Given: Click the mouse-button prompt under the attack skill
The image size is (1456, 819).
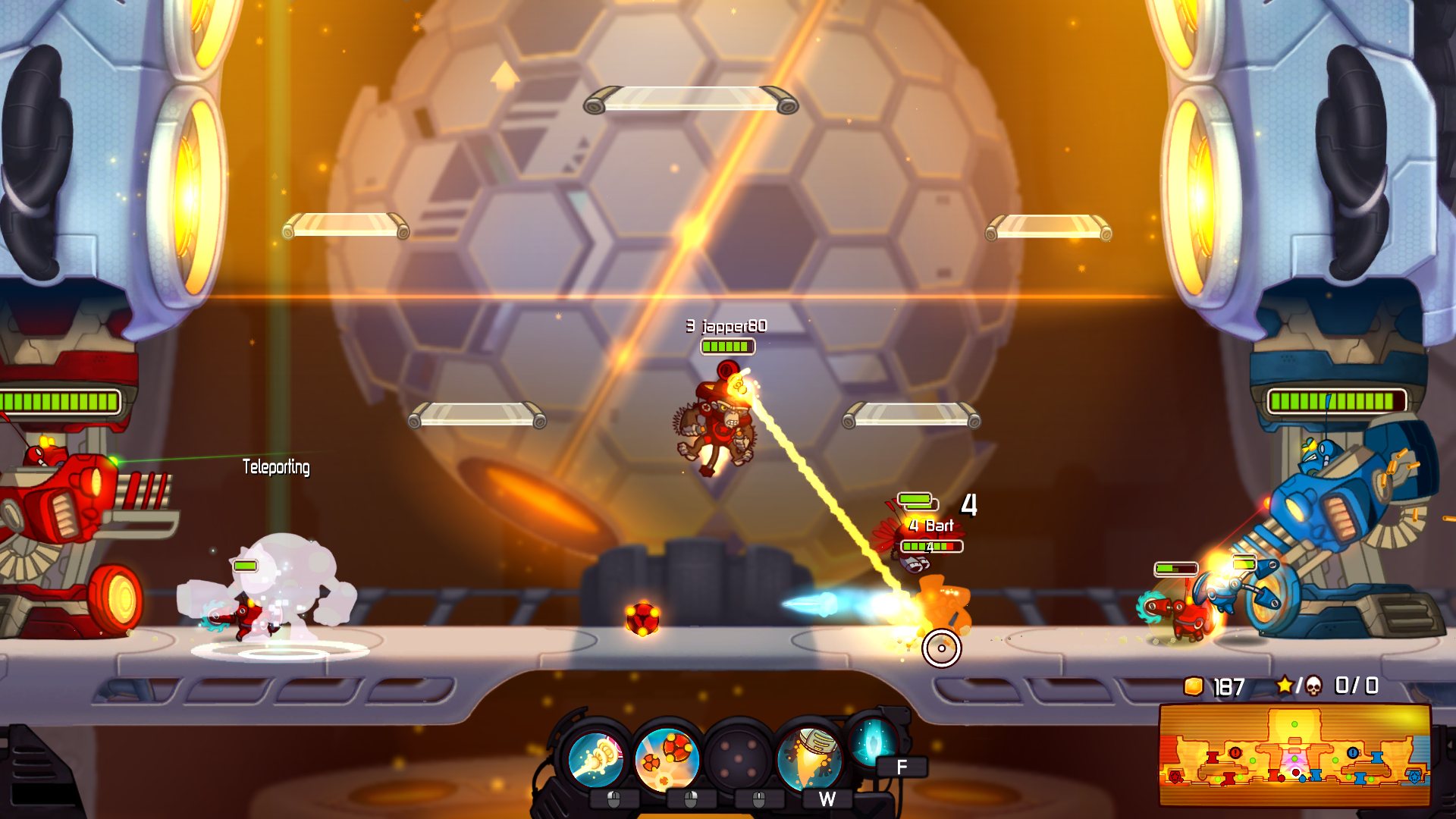Looking at the screenshot, I should (613, 799).
